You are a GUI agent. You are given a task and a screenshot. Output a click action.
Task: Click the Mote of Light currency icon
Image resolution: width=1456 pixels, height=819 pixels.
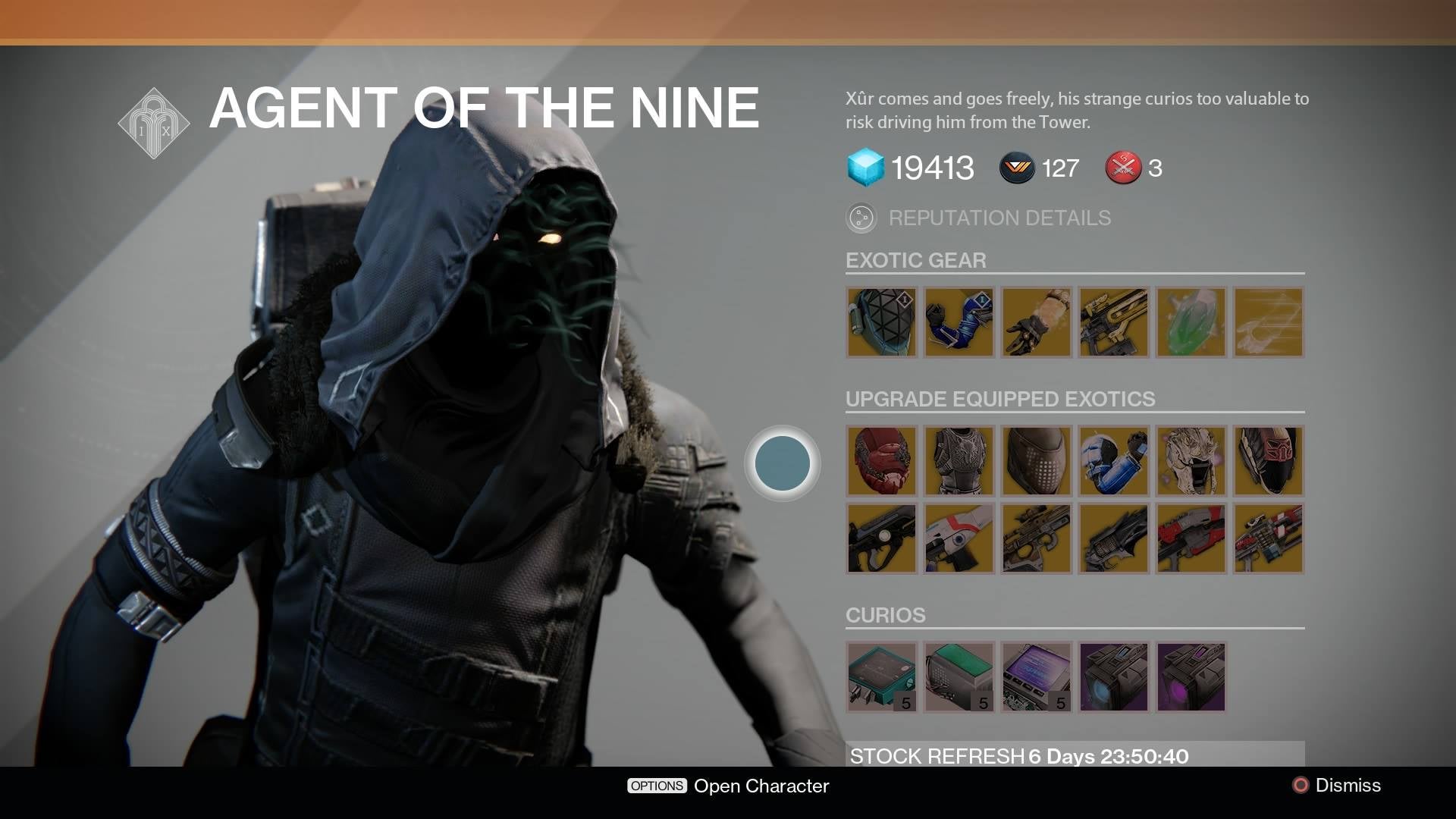point(1016,168)
